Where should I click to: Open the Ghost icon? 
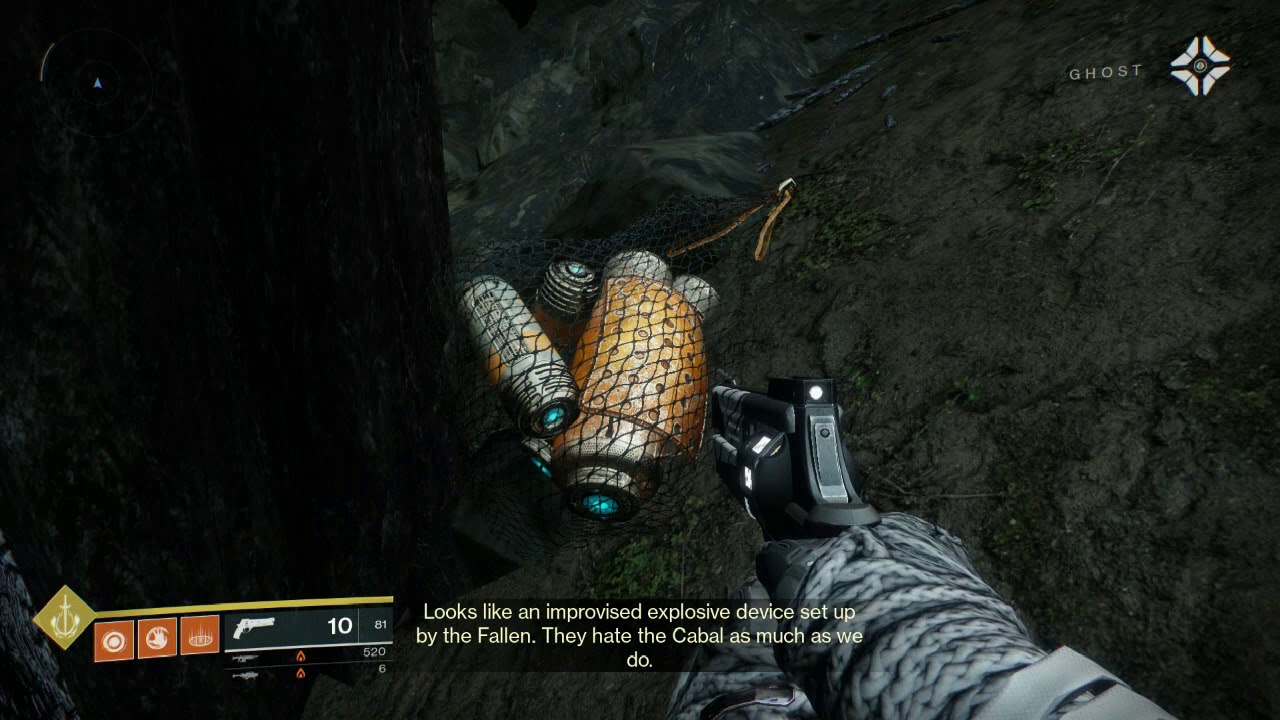[x=1199, y=66]
